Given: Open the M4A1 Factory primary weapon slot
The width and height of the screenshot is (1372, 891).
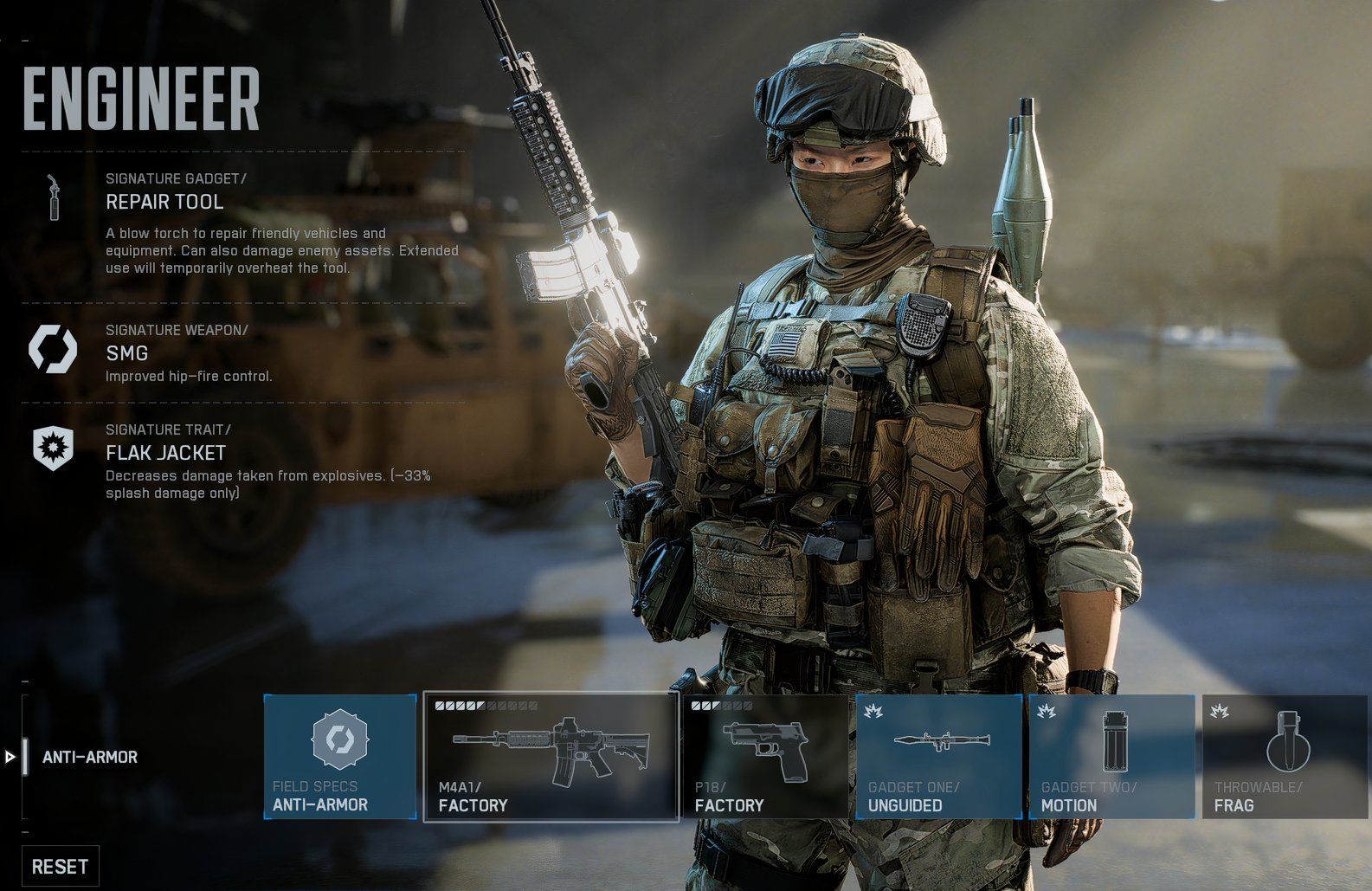Looking at the screenshot, I should point(551,757).
